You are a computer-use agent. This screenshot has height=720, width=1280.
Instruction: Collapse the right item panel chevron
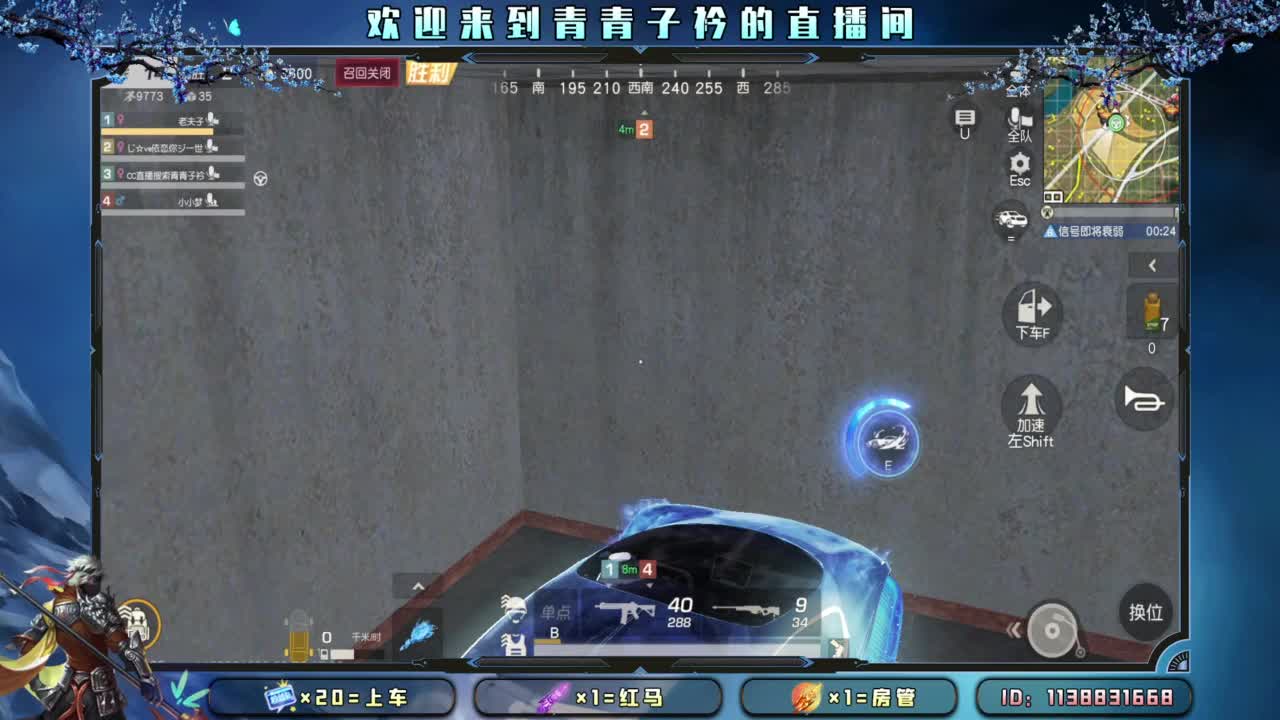(1152, 265)
